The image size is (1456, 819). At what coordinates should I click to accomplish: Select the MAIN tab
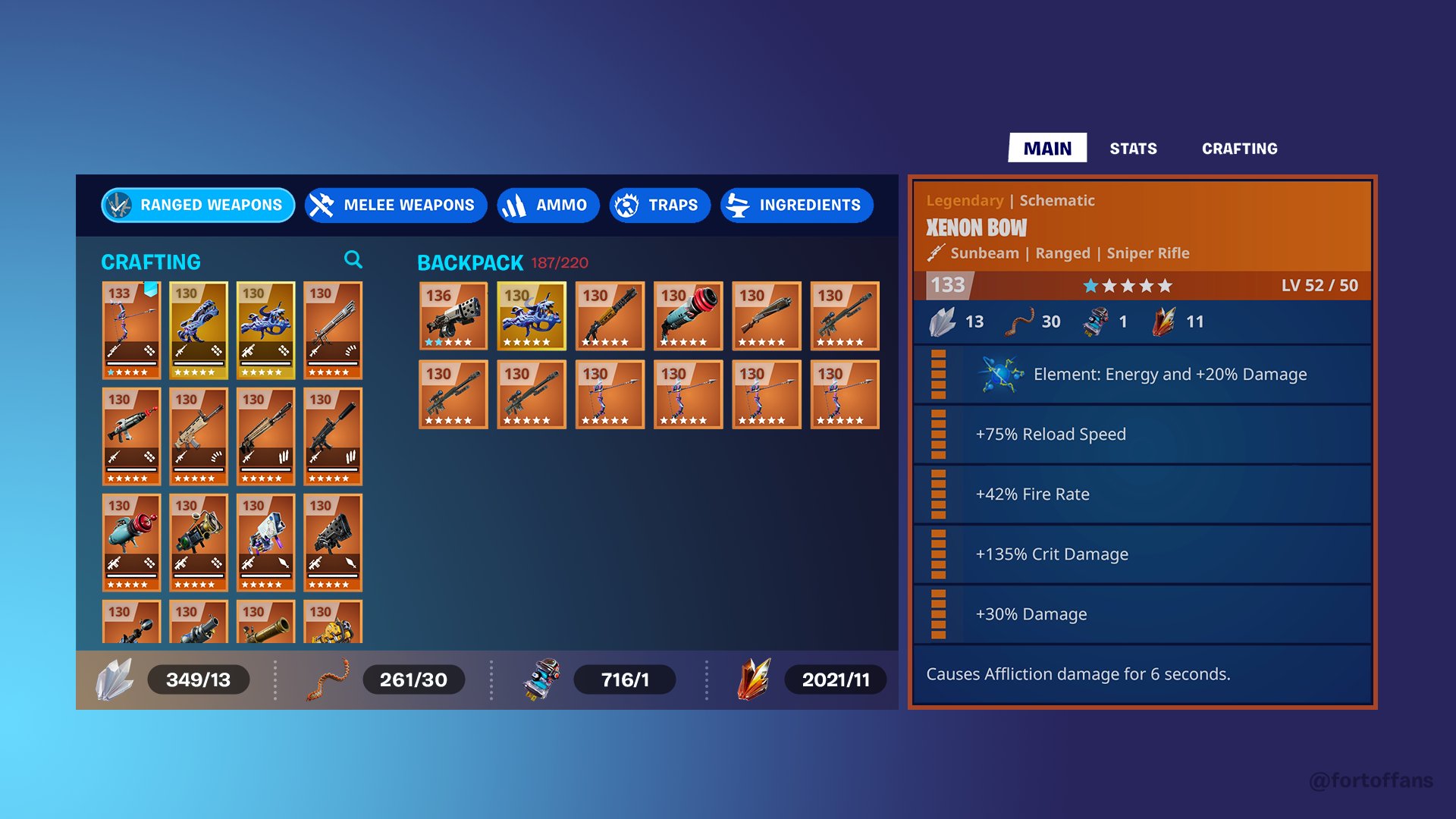[1047, 148]
